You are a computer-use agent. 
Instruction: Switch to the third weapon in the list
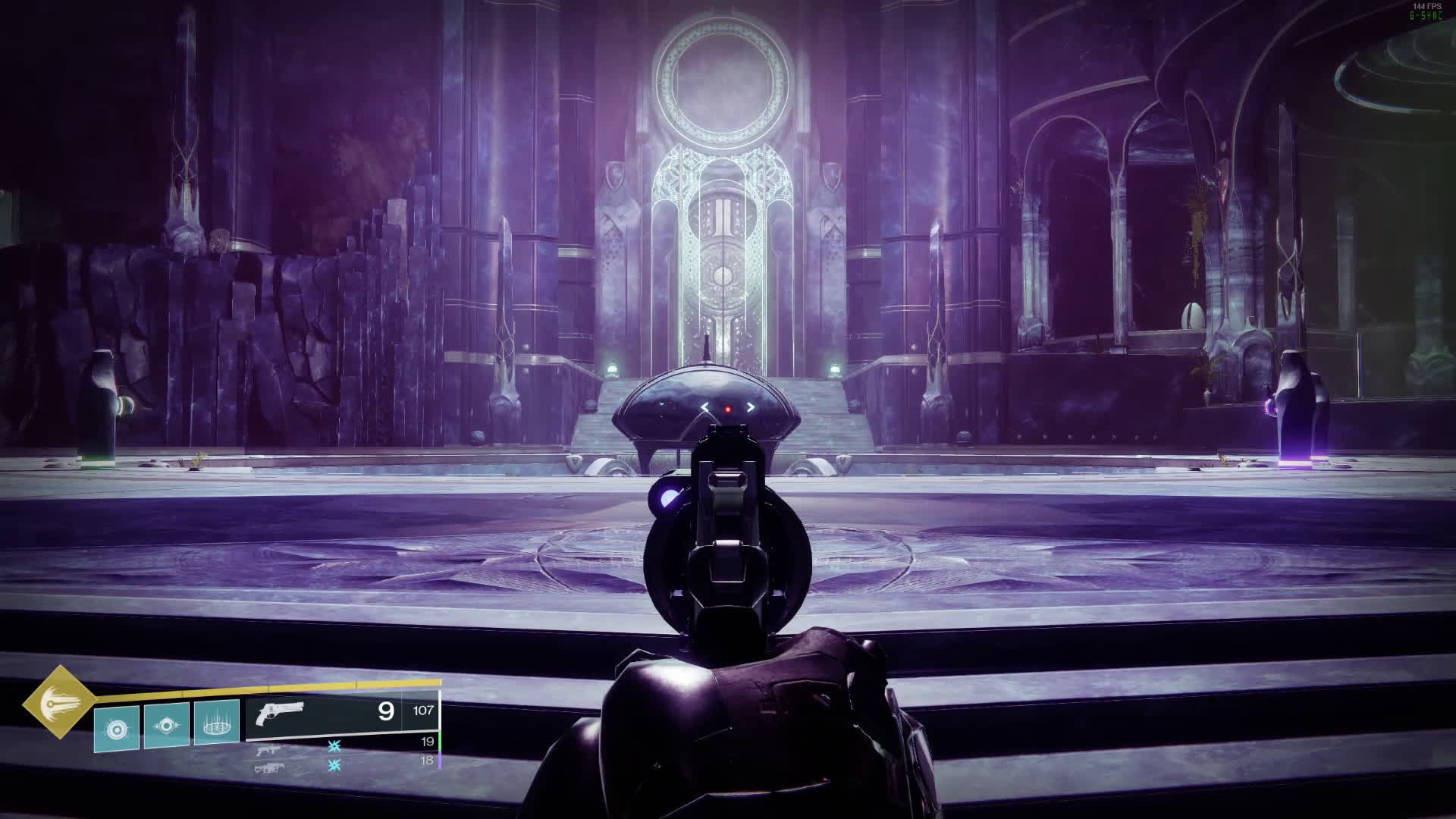coord(269,767)
